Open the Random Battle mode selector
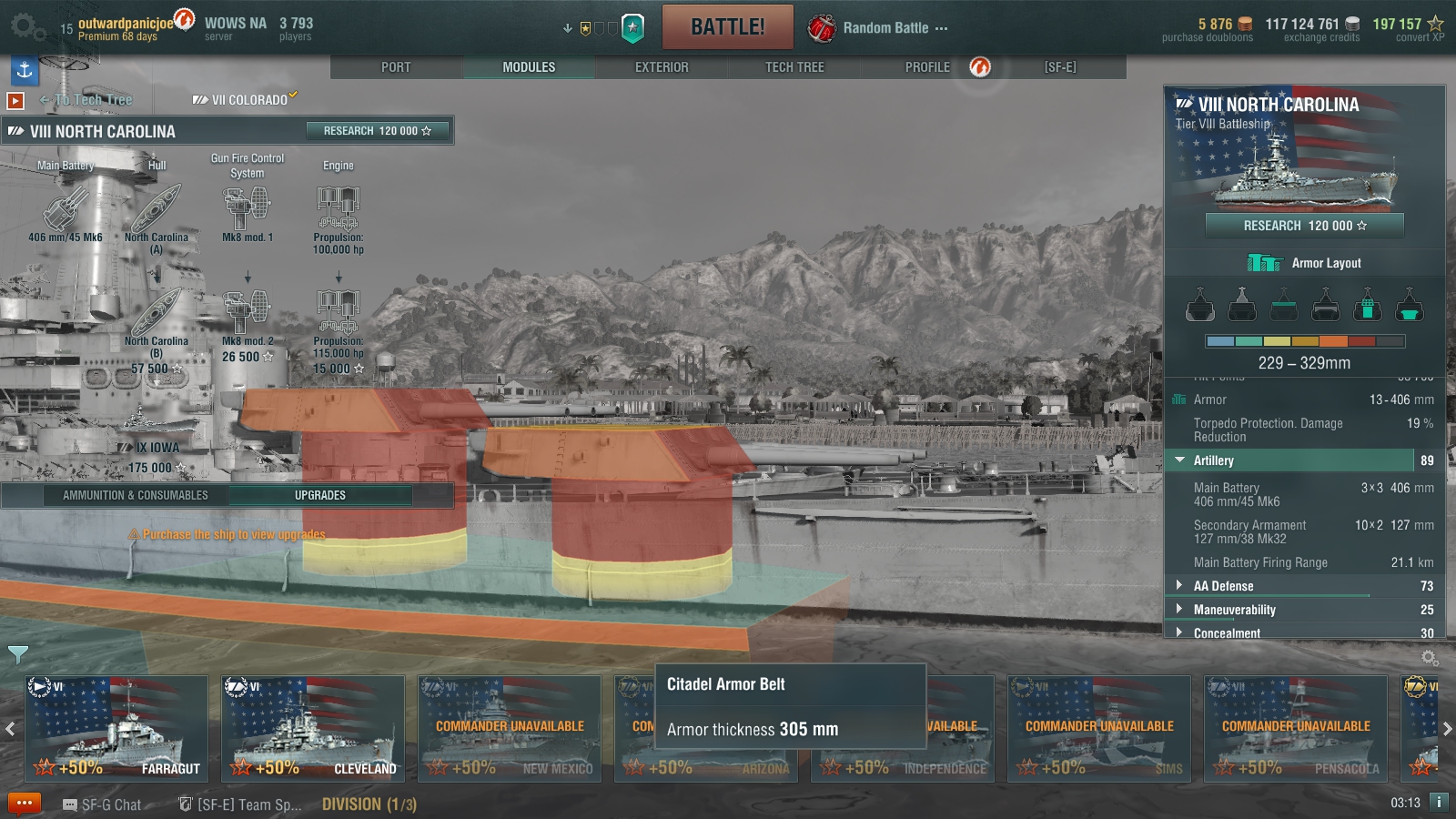 [x=885, y=28]
